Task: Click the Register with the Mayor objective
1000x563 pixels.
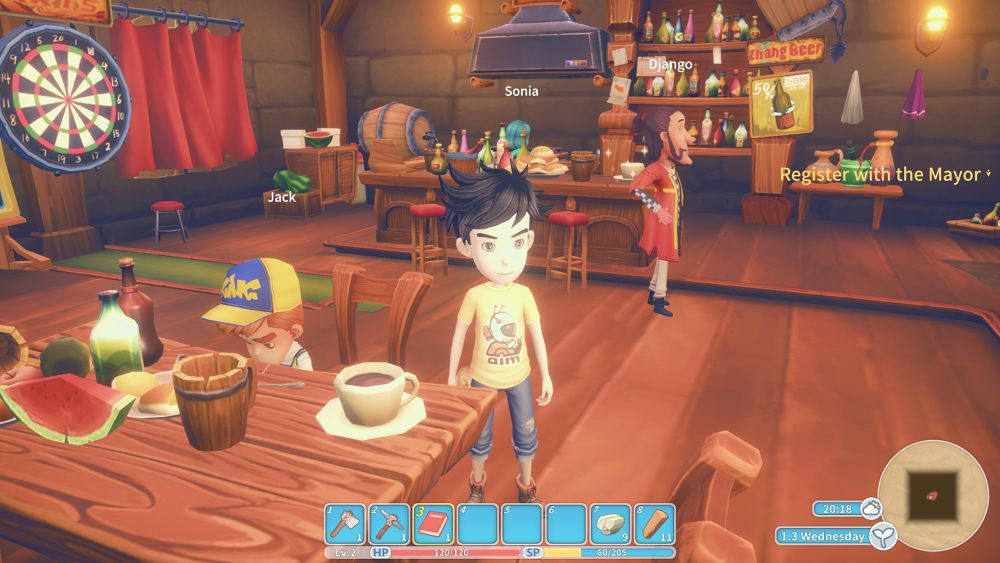Action: point(880,175)
